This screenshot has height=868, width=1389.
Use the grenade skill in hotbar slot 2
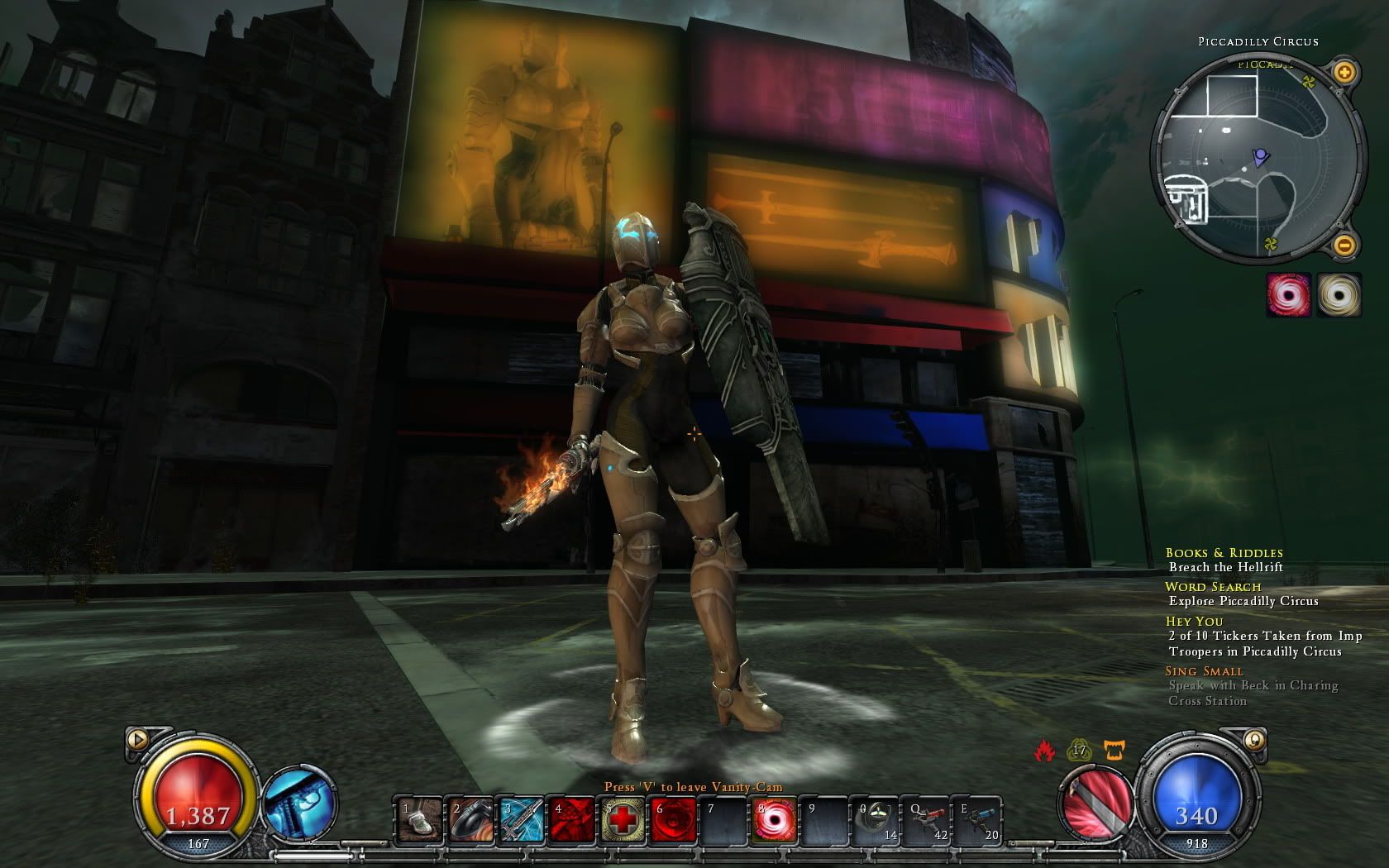(x=470, y=821)
